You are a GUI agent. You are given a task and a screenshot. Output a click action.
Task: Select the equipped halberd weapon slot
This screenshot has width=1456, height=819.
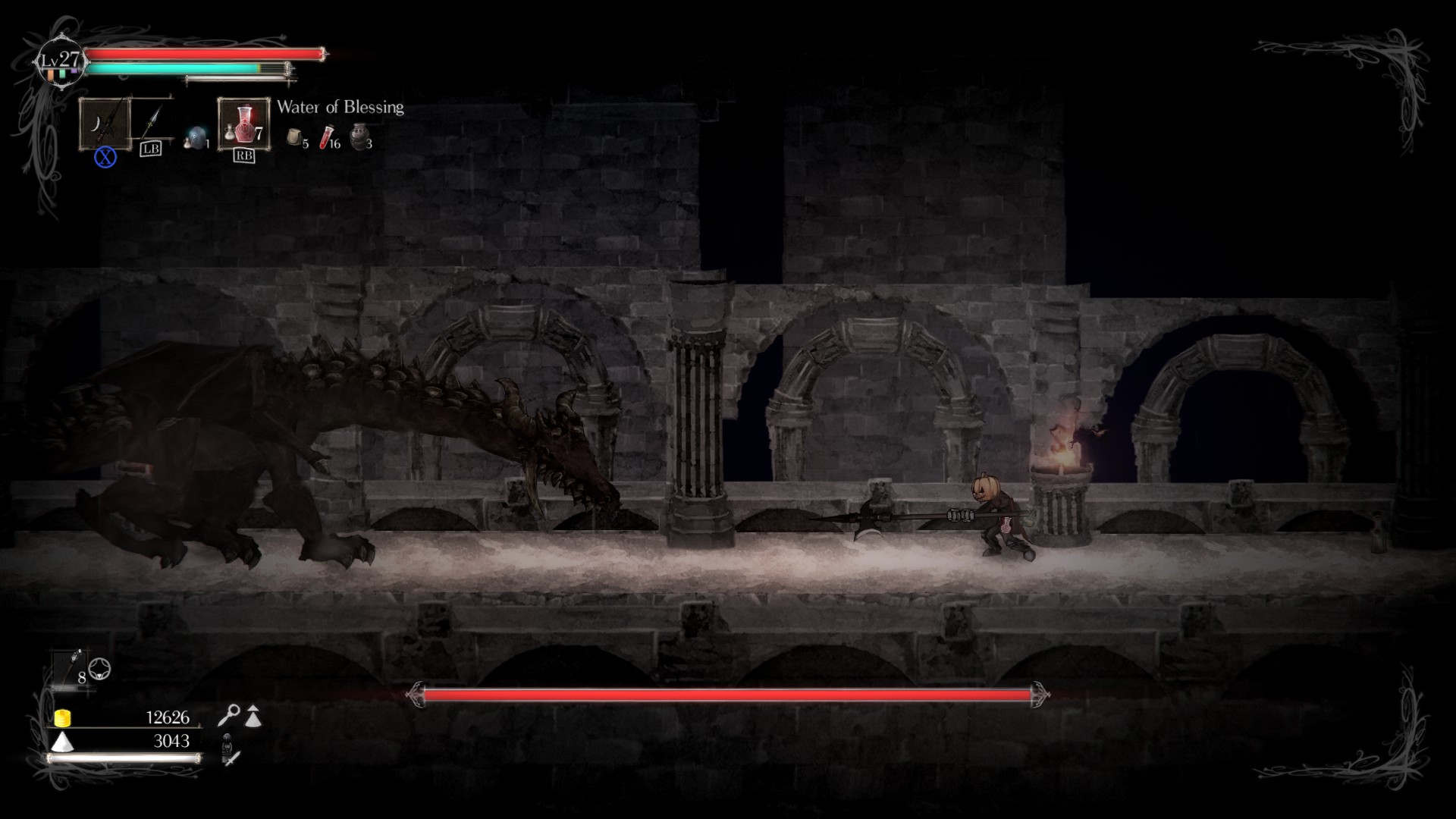click(x=105, y=124)
